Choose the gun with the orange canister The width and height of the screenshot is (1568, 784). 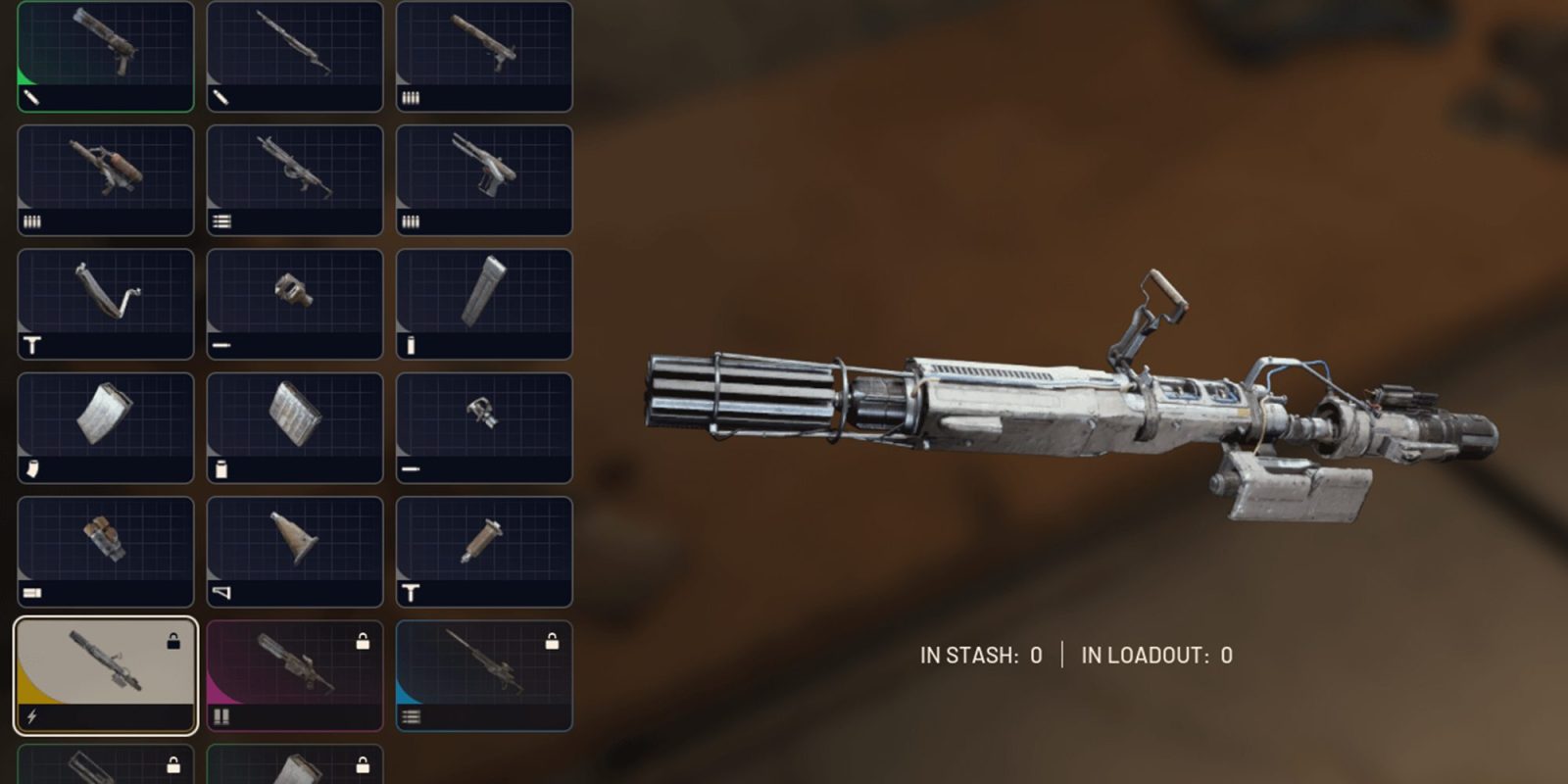click(x=106, y=179)
